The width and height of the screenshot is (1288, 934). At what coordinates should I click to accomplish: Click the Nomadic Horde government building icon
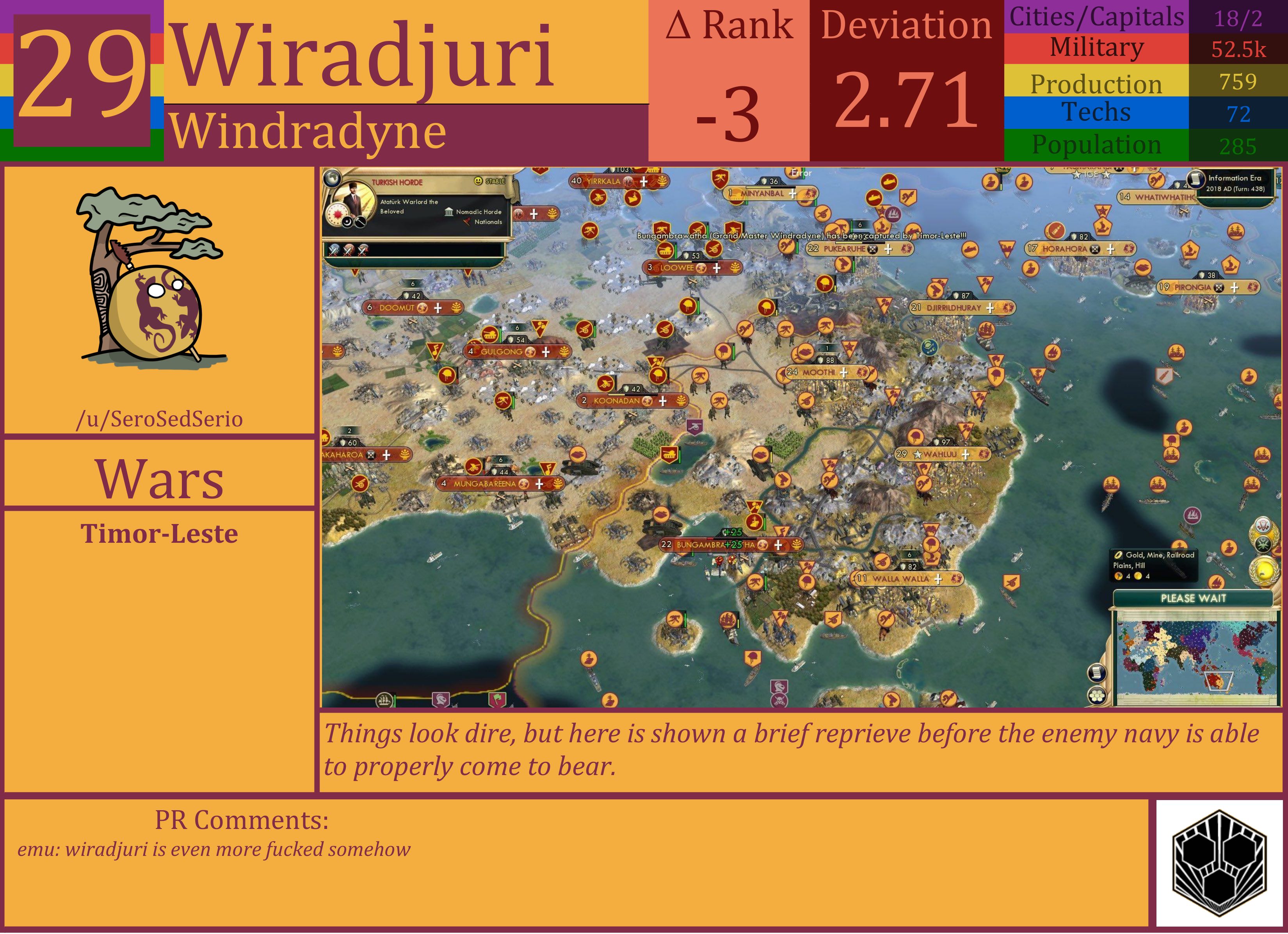pyautogui.click(x=448, y=212)
